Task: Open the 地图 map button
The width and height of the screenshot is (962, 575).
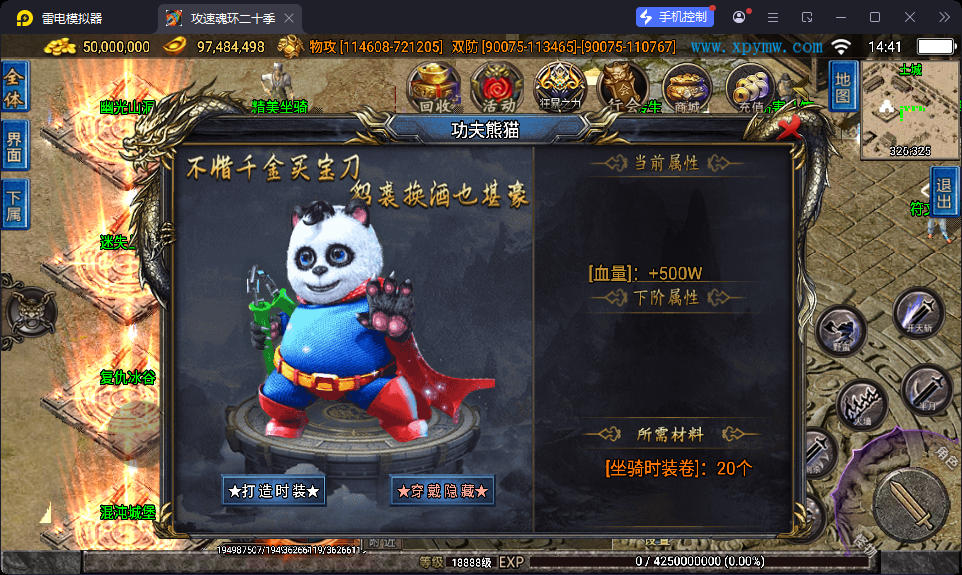Action: [x=843, y=86]
